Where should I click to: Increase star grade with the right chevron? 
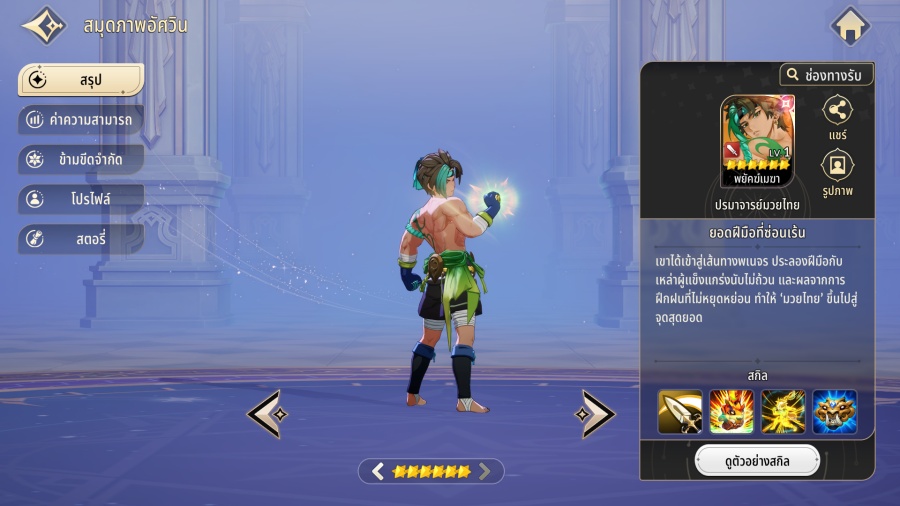(485, 471)
